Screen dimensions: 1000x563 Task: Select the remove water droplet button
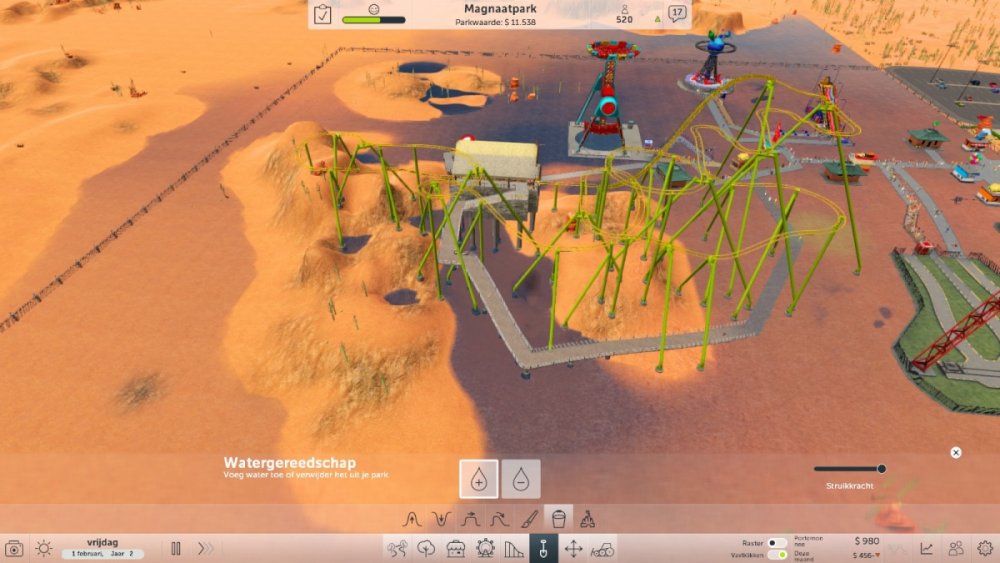click(x=521, y=479)
